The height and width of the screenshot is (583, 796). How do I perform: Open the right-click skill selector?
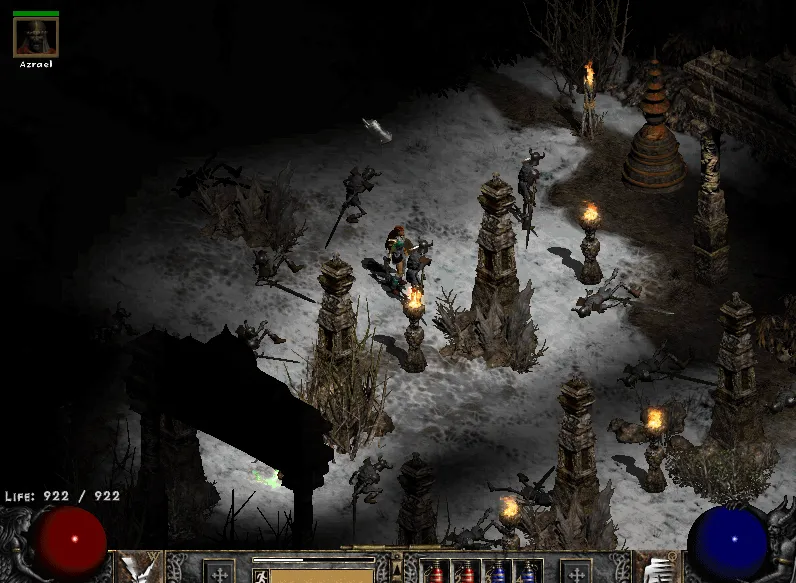point(656,568)
